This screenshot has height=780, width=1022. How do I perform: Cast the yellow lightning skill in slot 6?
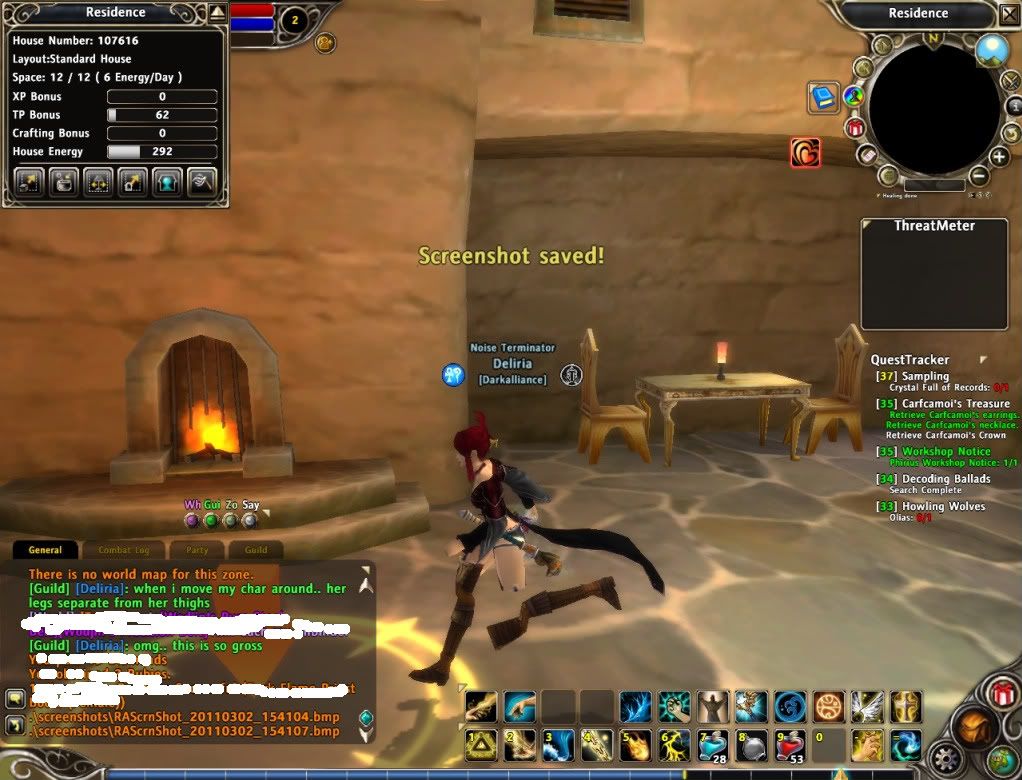coord(673,746)
